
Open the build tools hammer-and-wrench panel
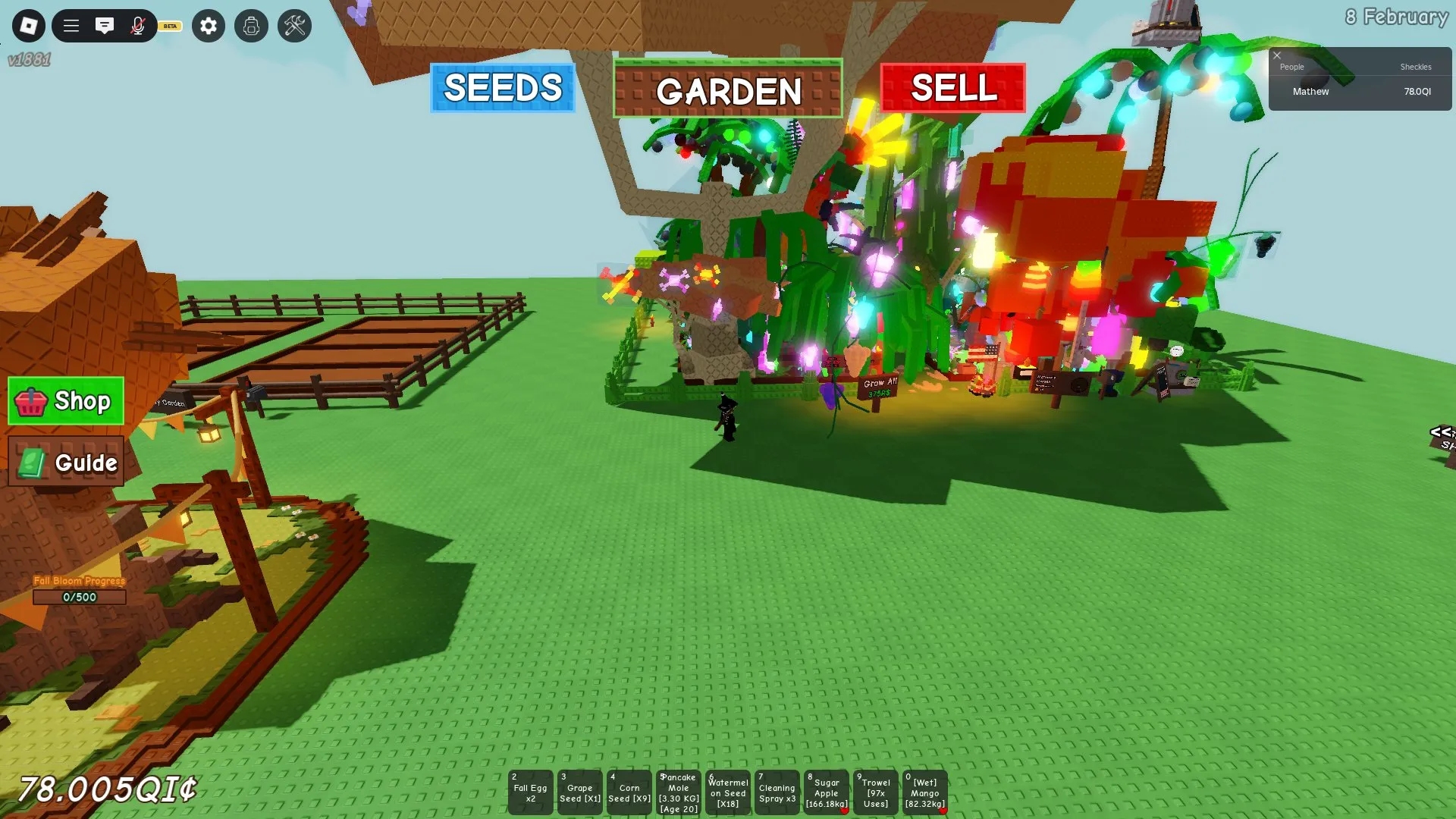(x=295, y=25)
